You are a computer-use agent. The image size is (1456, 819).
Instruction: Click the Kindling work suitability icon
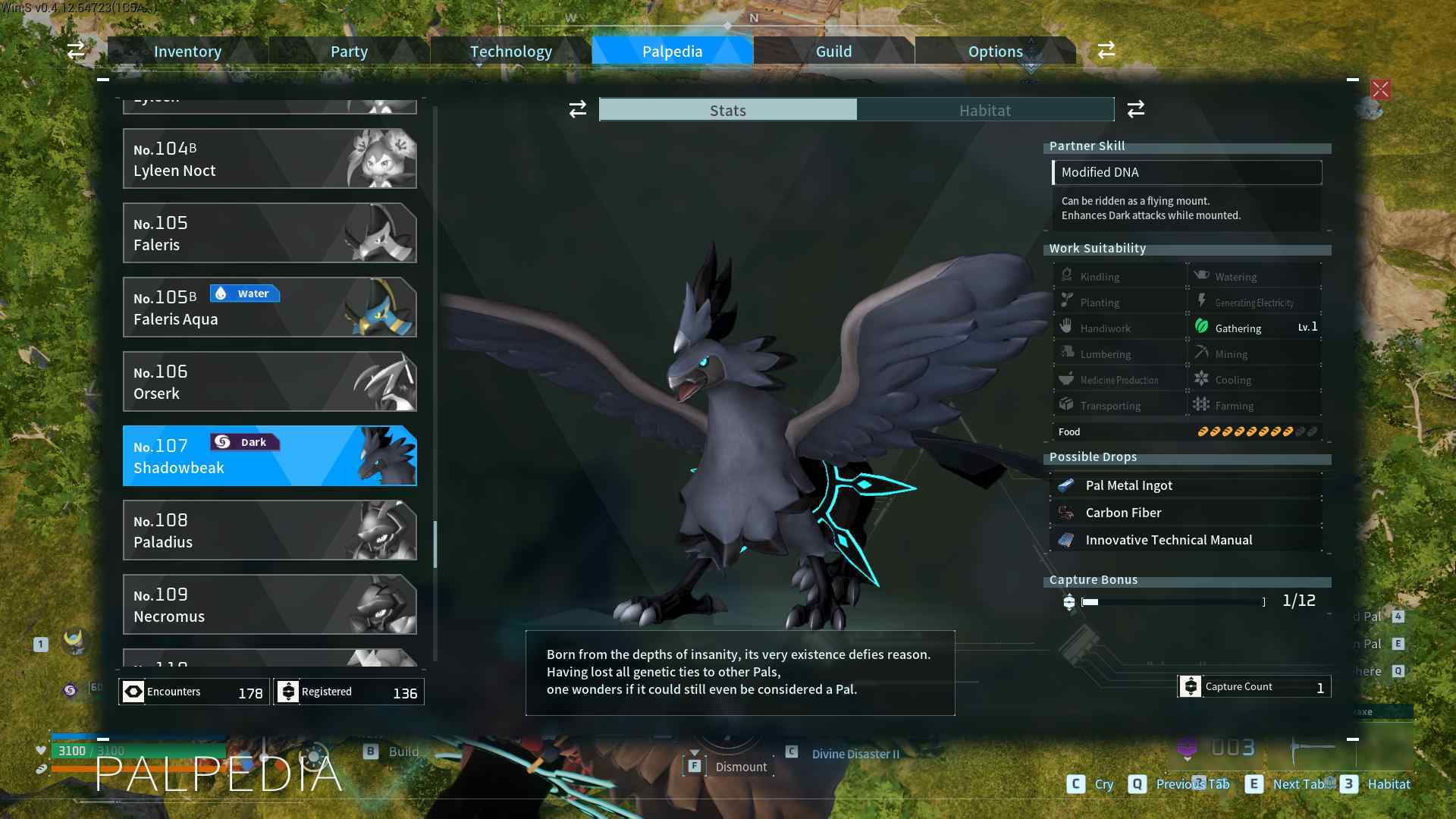point(1067,275)
